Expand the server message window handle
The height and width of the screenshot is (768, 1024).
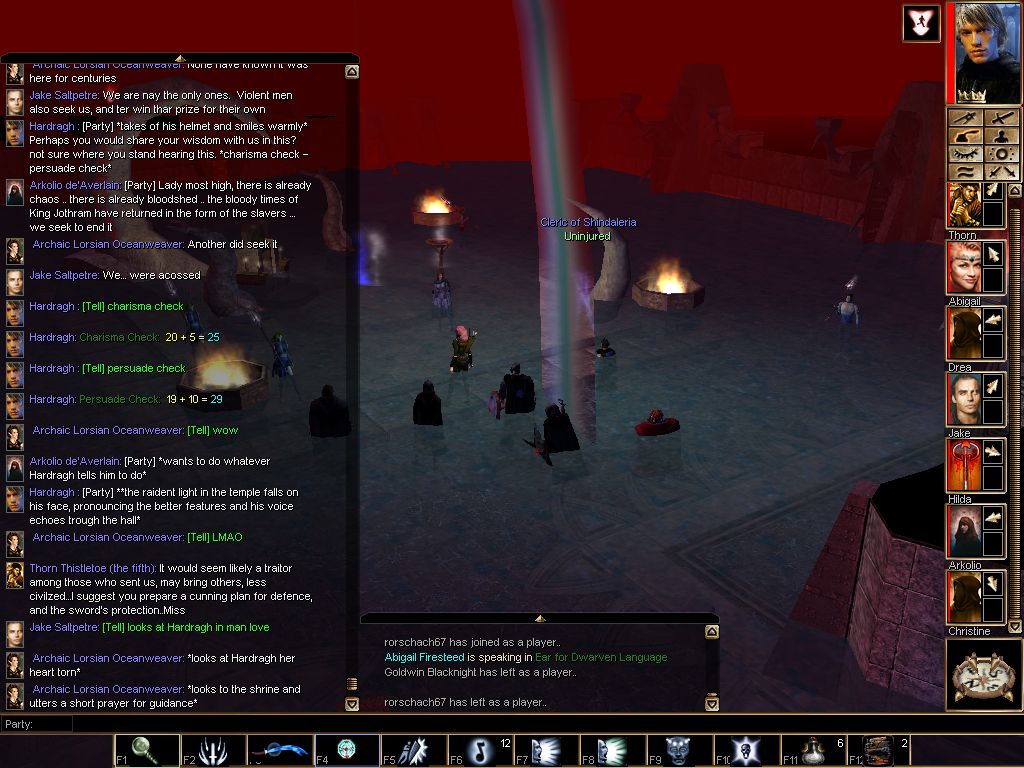539,618
